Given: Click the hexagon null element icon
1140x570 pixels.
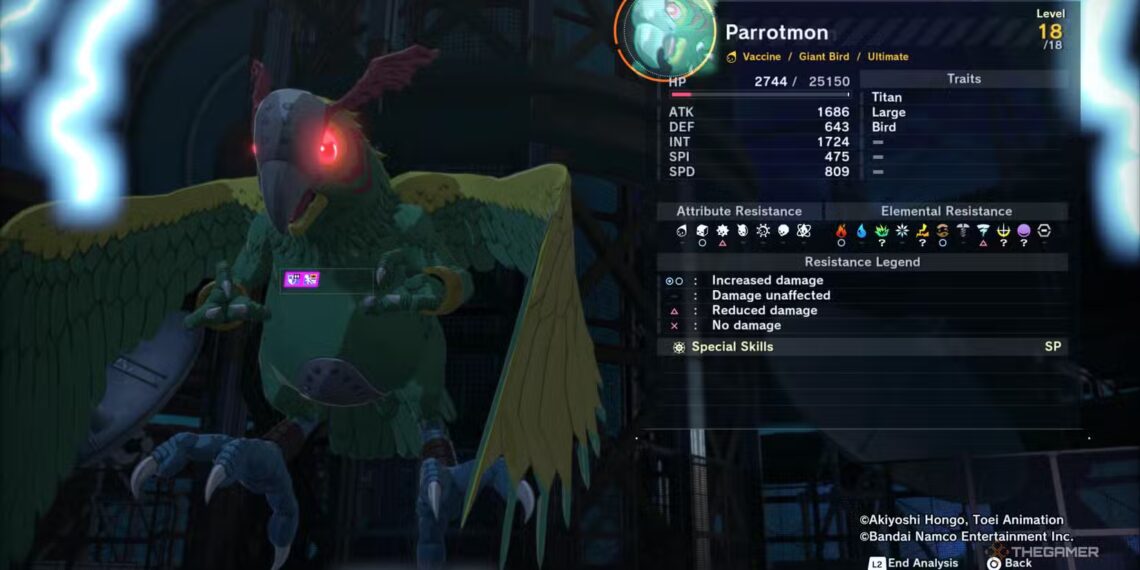Looking at the screenshot, I should 1044,231.
